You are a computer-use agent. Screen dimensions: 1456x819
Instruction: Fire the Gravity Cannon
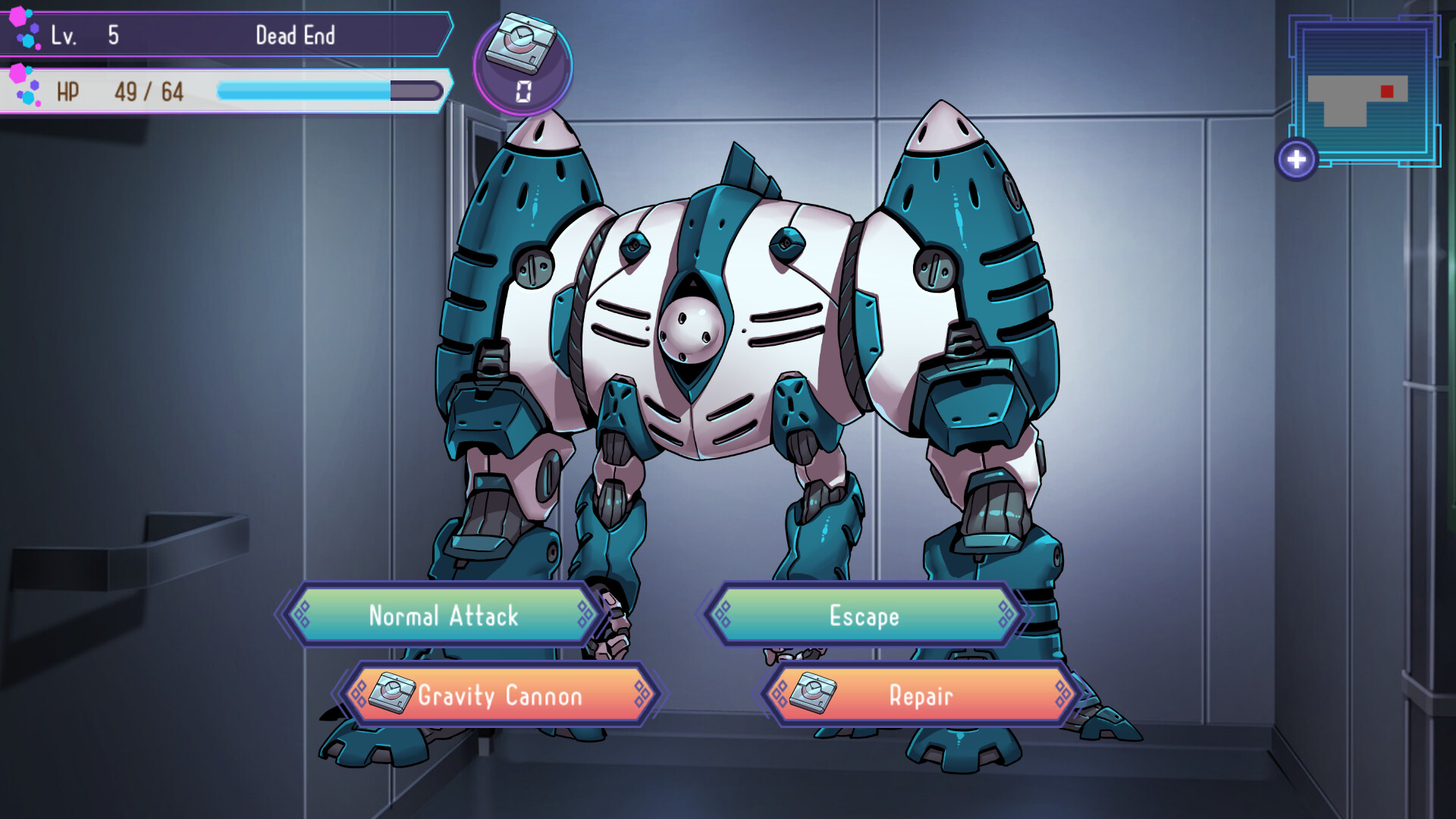[502, 695]
